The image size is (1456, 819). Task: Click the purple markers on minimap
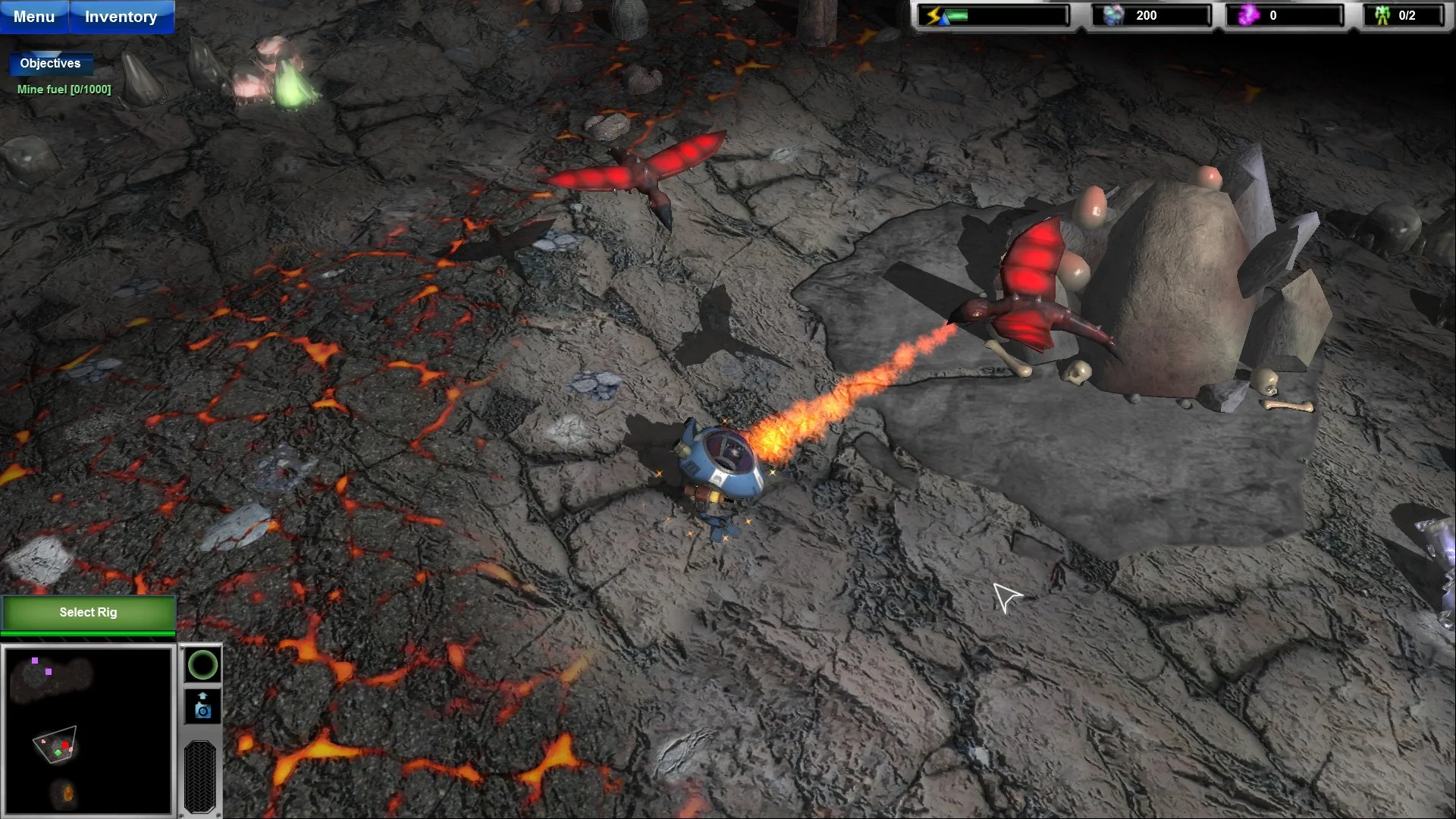coord(35,661)
